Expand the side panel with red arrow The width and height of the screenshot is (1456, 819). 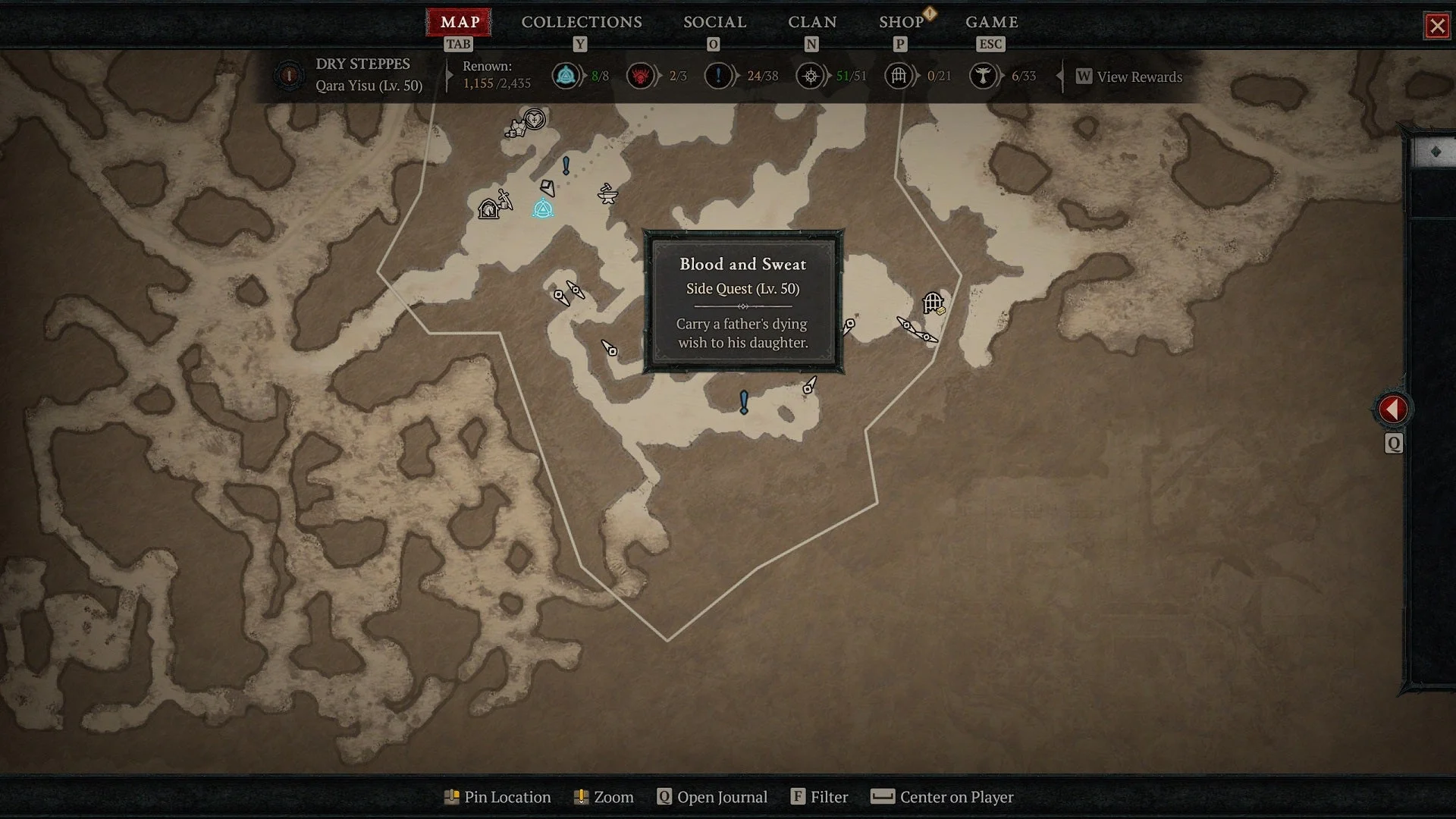tap(1392, 409)
